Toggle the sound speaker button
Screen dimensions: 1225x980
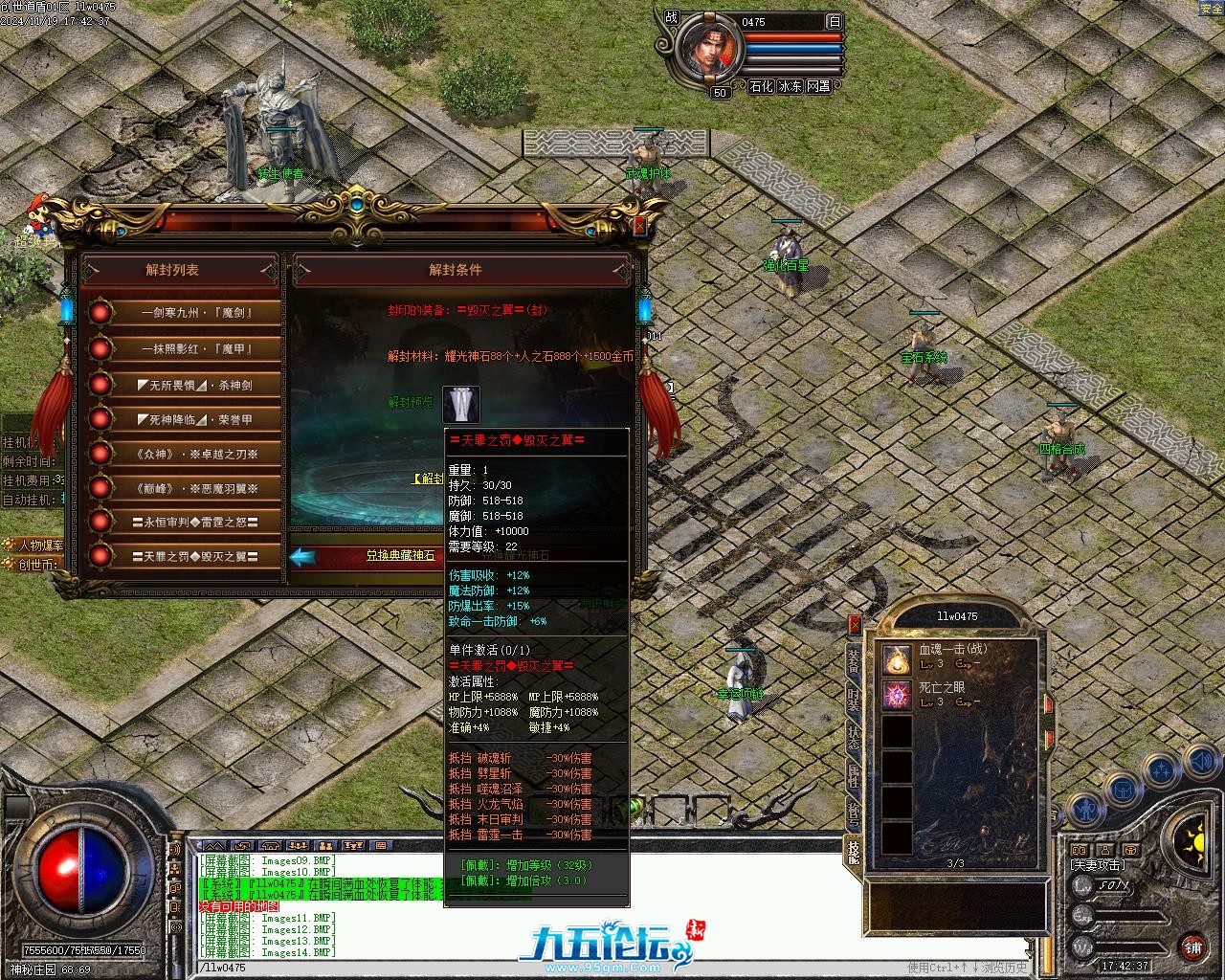pos(1199,763)
